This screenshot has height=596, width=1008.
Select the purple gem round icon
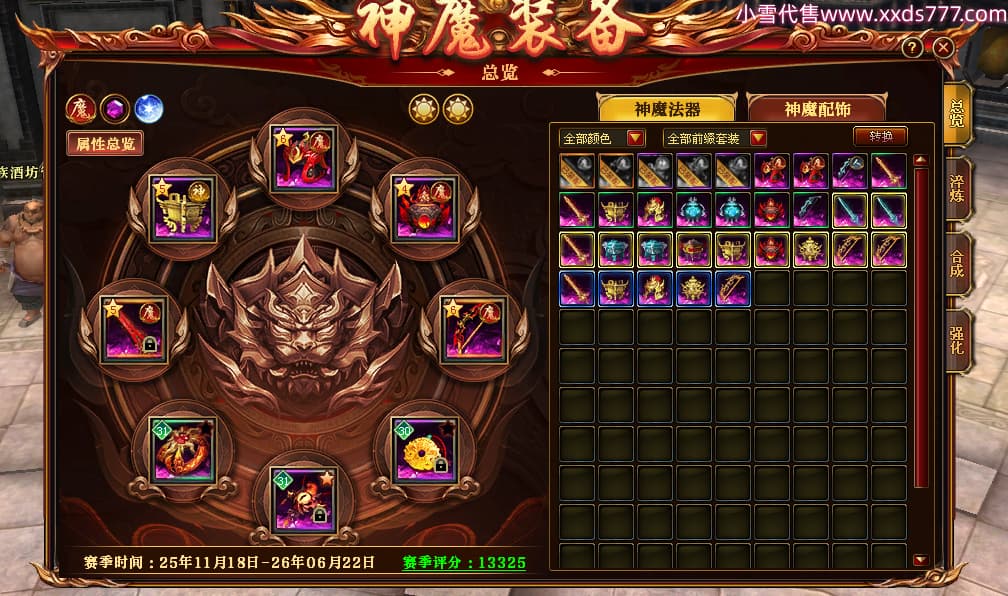[x=114, y=108]
